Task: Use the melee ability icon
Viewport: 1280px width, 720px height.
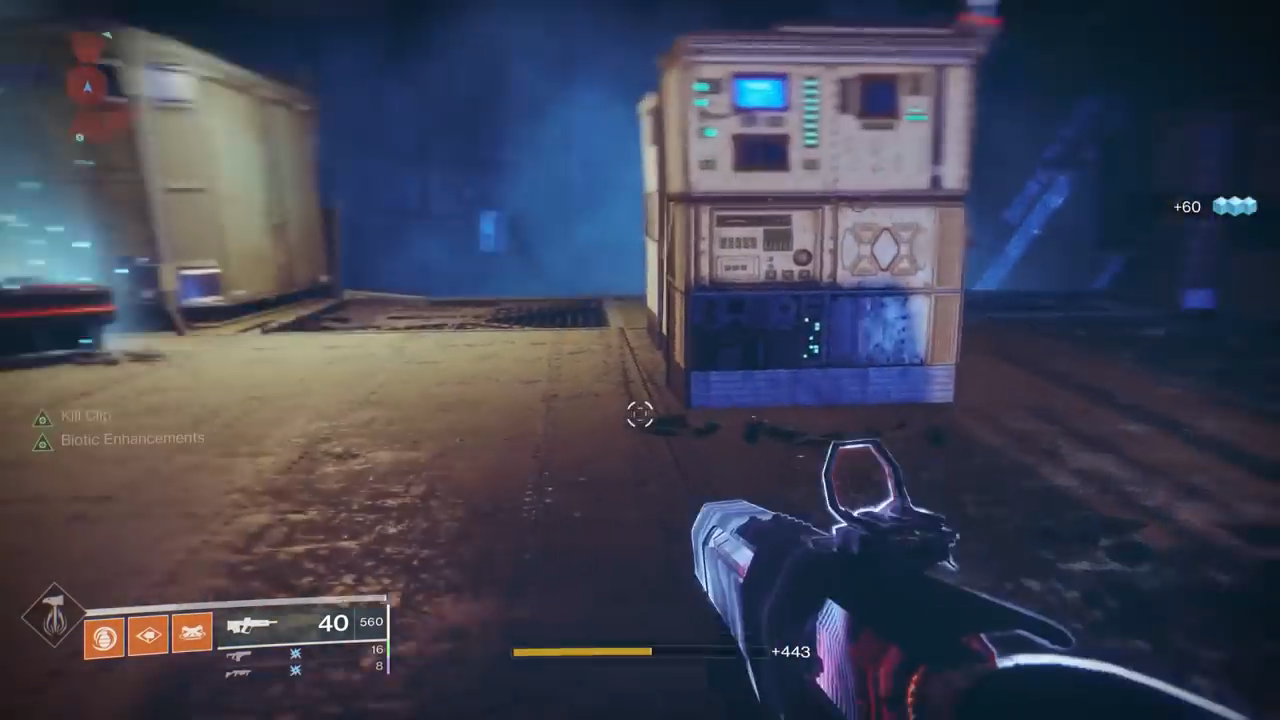Action: 148,634
